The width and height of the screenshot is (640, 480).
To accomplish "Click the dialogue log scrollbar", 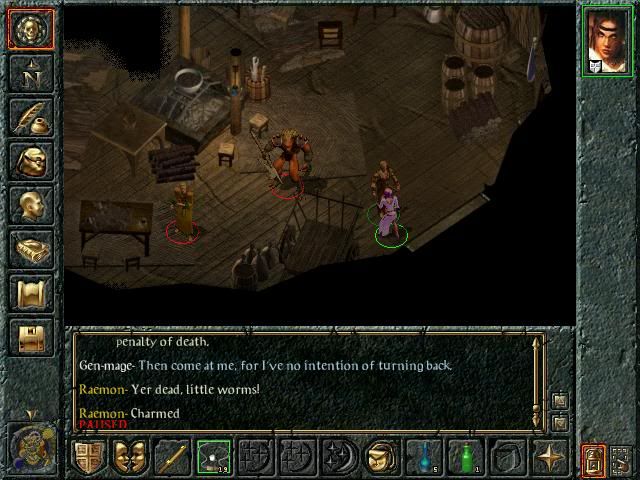I will [x=540, y=372].
